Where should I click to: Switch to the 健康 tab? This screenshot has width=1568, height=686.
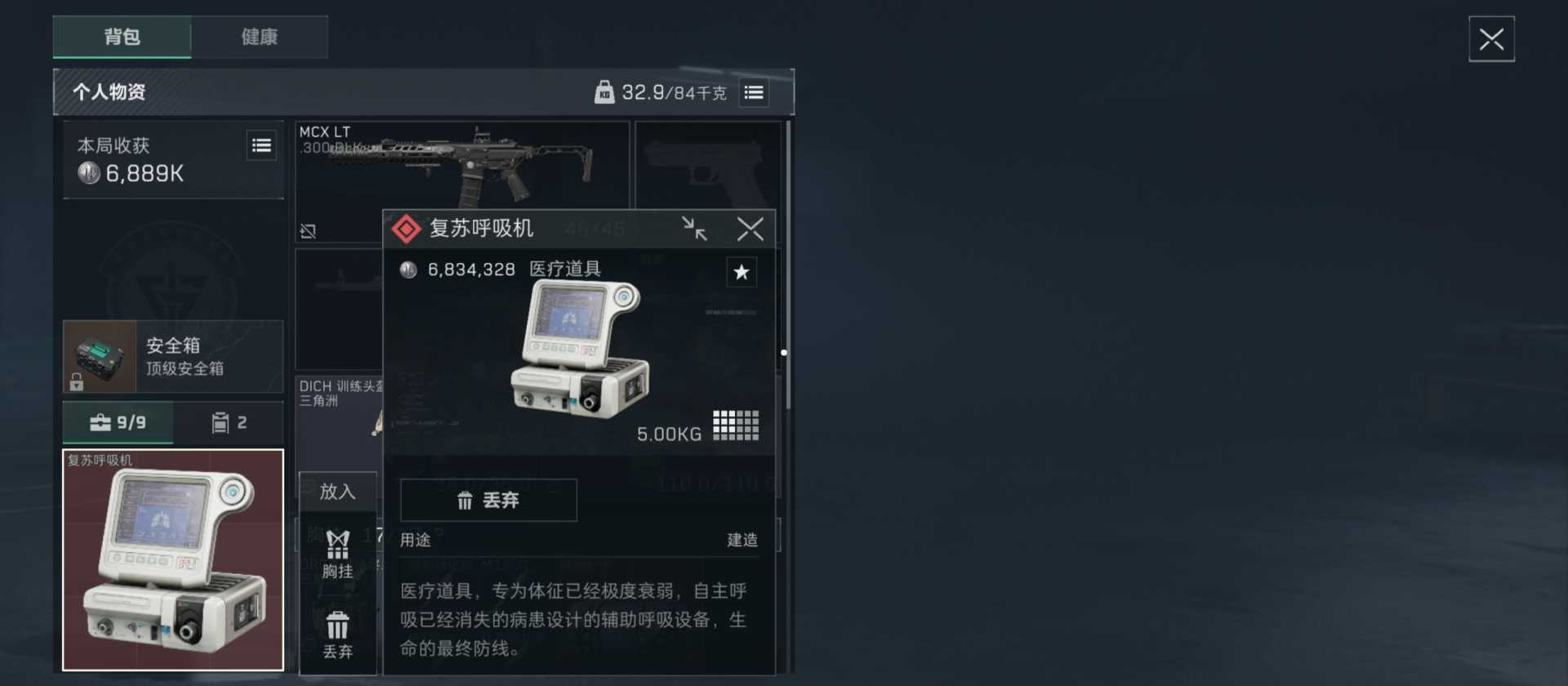click(260, 37)
